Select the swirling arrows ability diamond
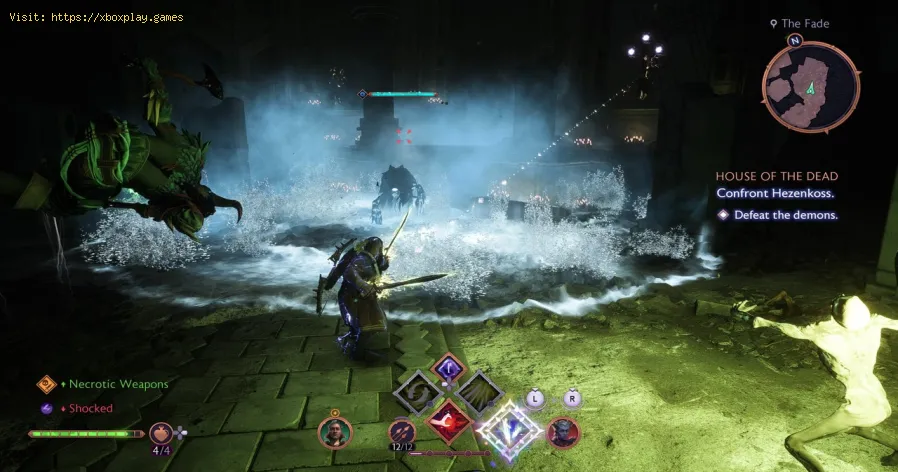The width and height of the screenshot is (898, 472). [417, 392]
